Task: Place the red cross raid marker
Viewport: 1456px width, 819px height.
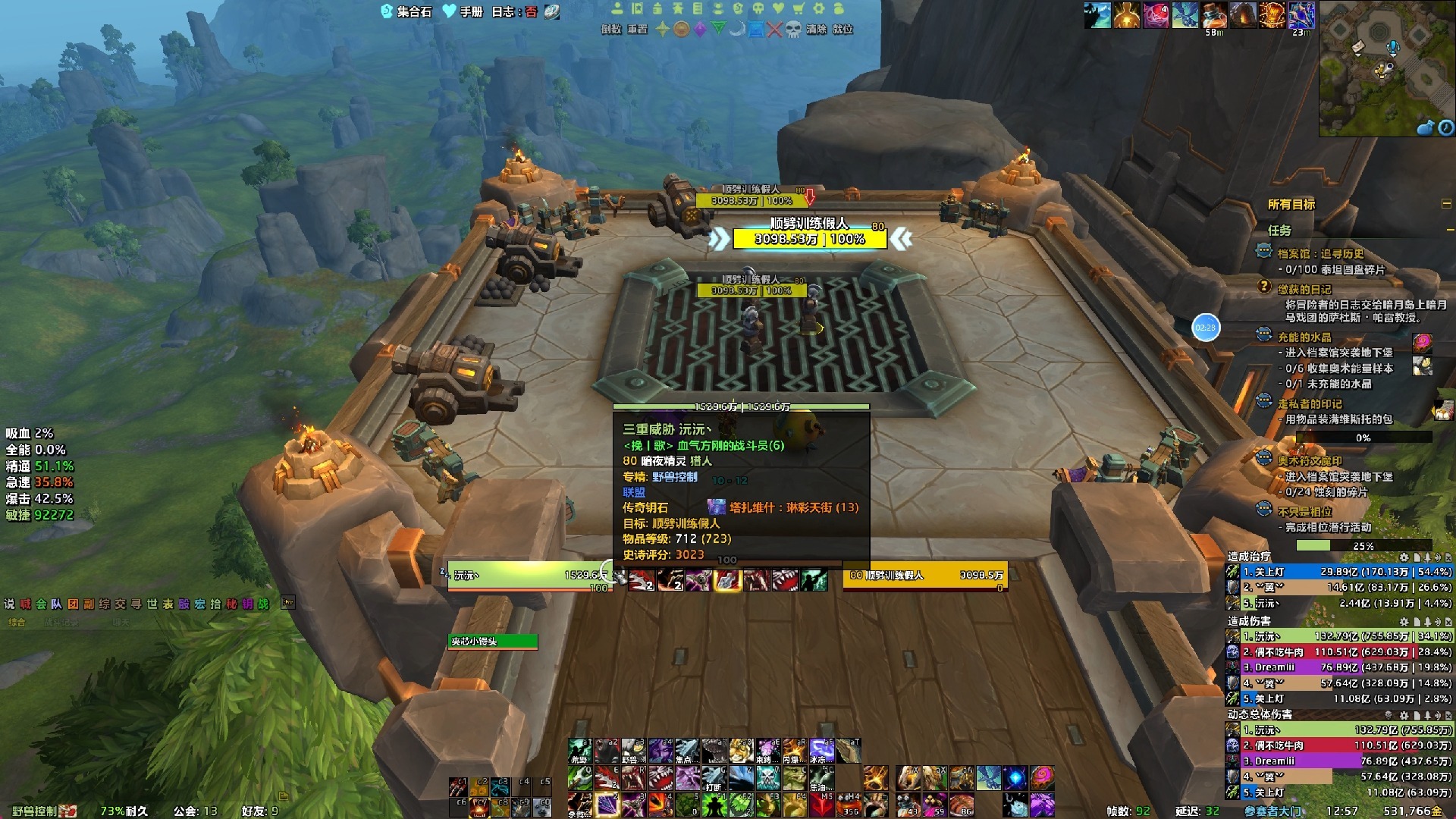Action: [774, 30]
